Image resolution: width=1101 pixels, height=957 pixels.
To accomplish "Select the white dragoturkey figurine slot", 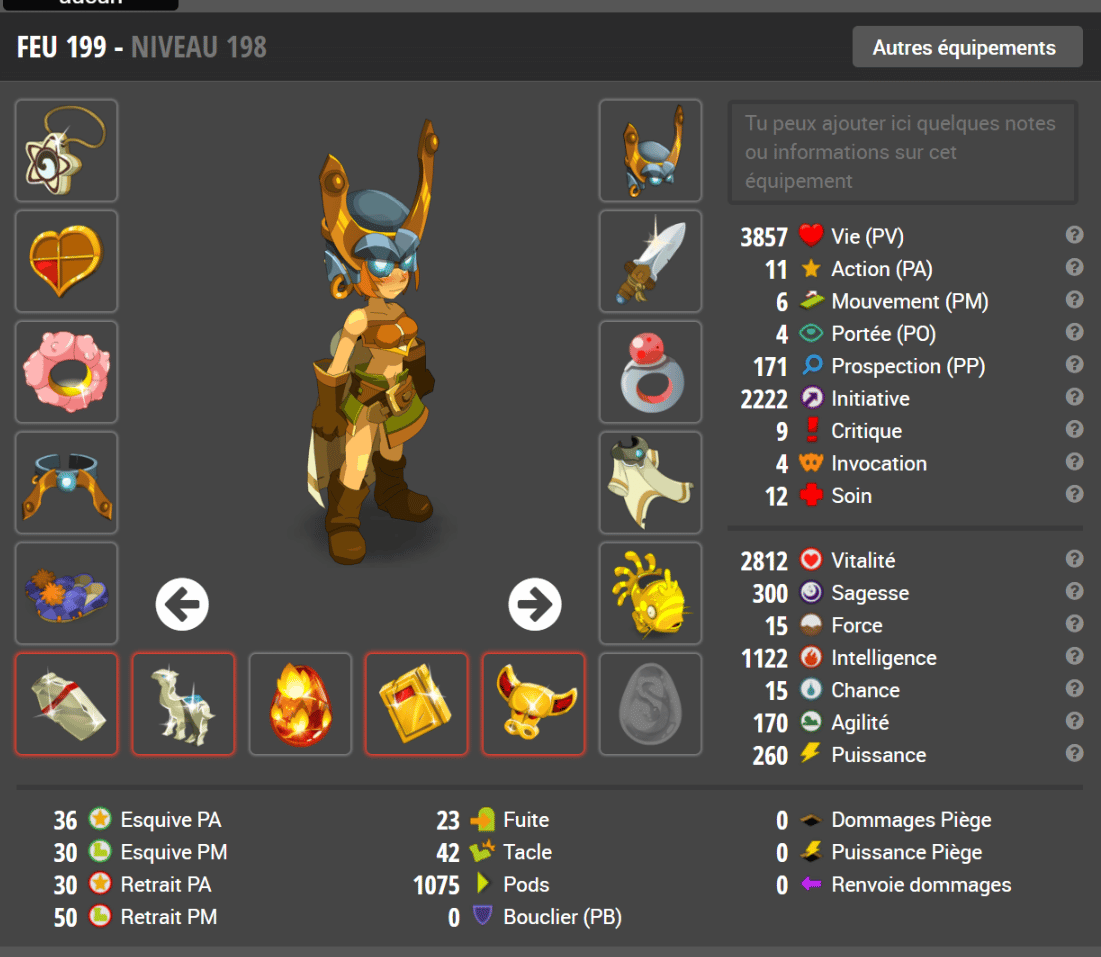I will (x=183, y=704).
